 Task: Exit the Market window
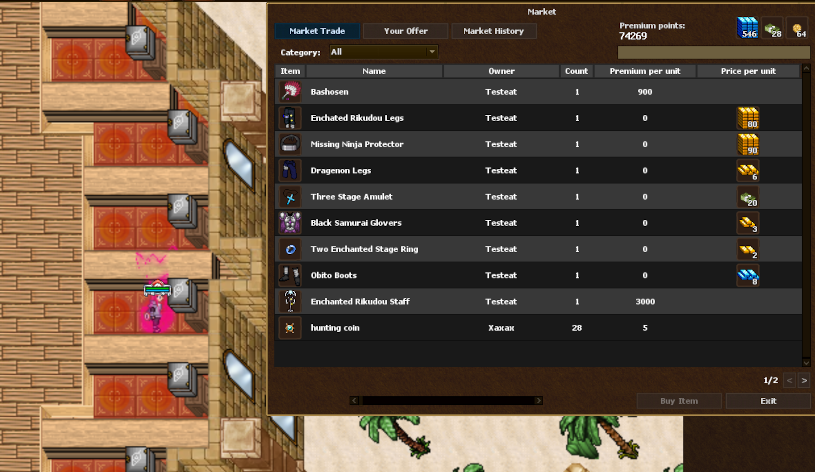[x=767, y=401]
